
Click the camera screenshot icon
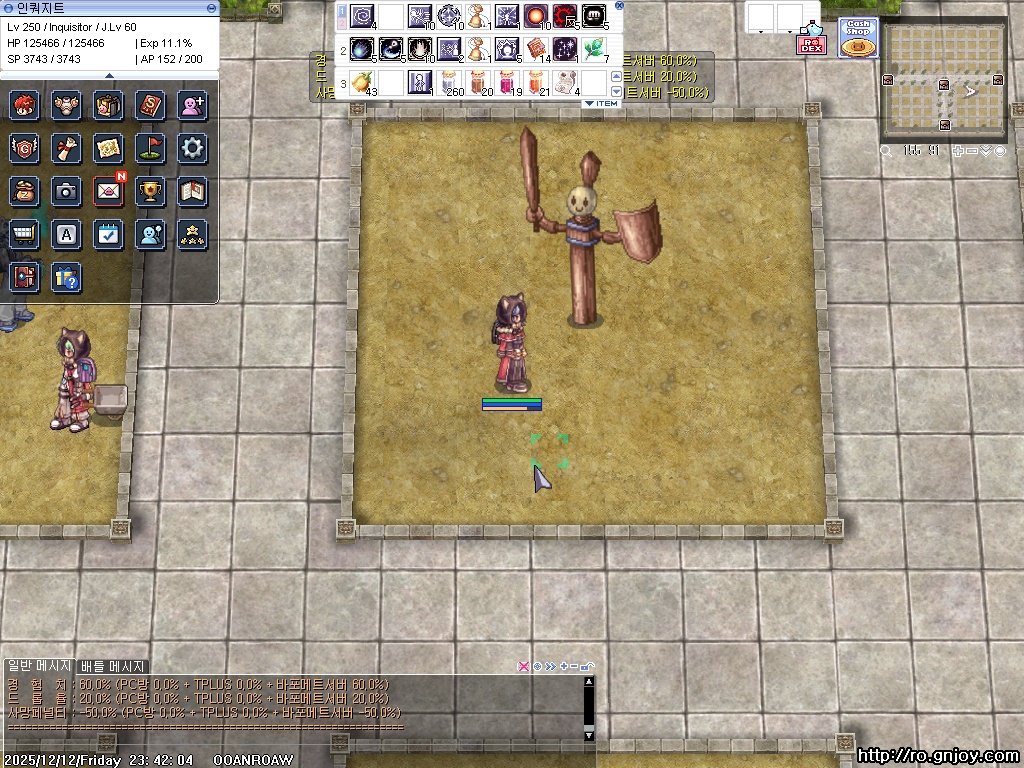pos(66,190)
